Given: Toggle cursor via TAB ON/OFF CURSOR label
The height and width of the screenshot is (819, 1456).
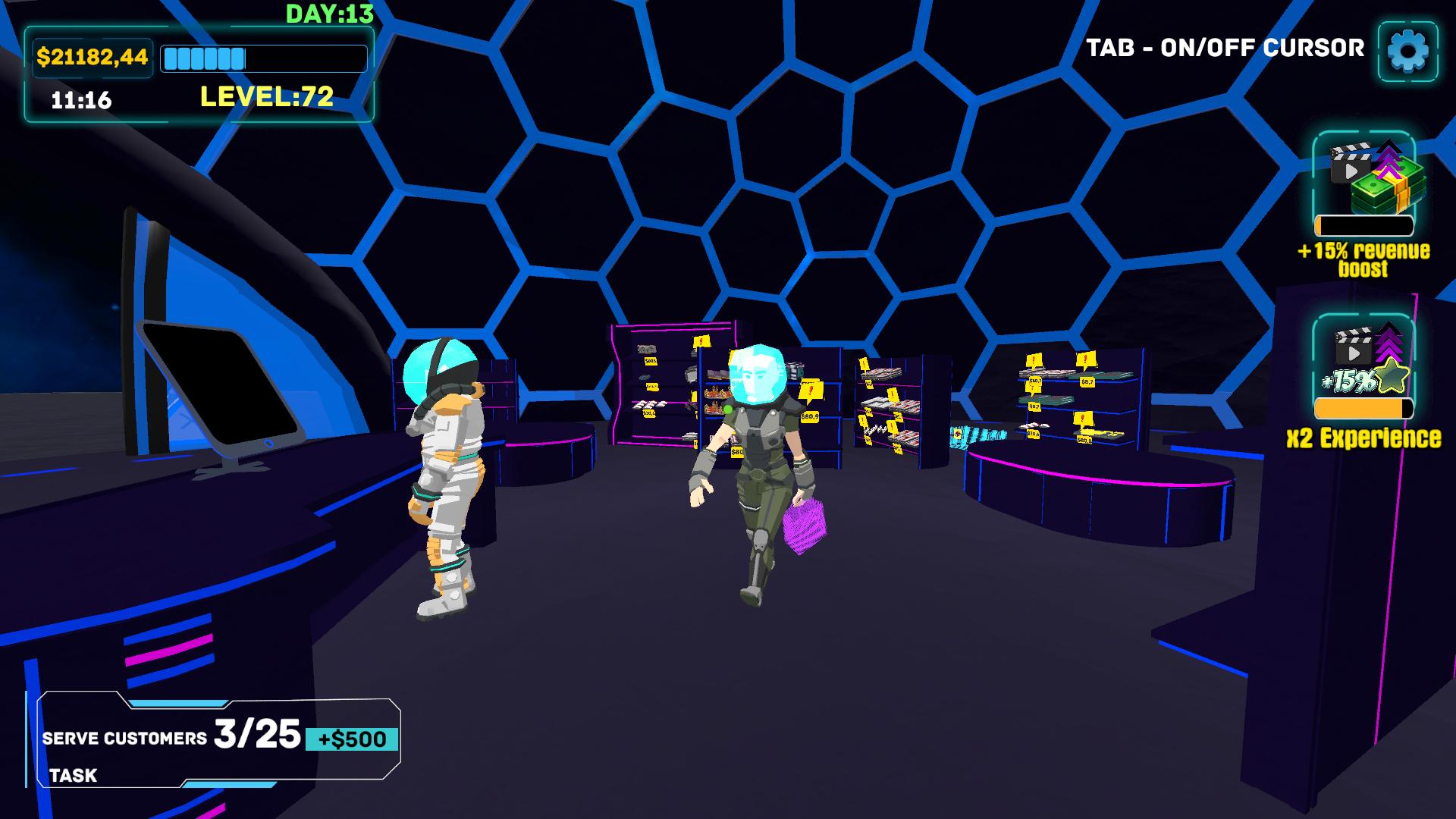Looking at the screenshot, I should 1225,47.
